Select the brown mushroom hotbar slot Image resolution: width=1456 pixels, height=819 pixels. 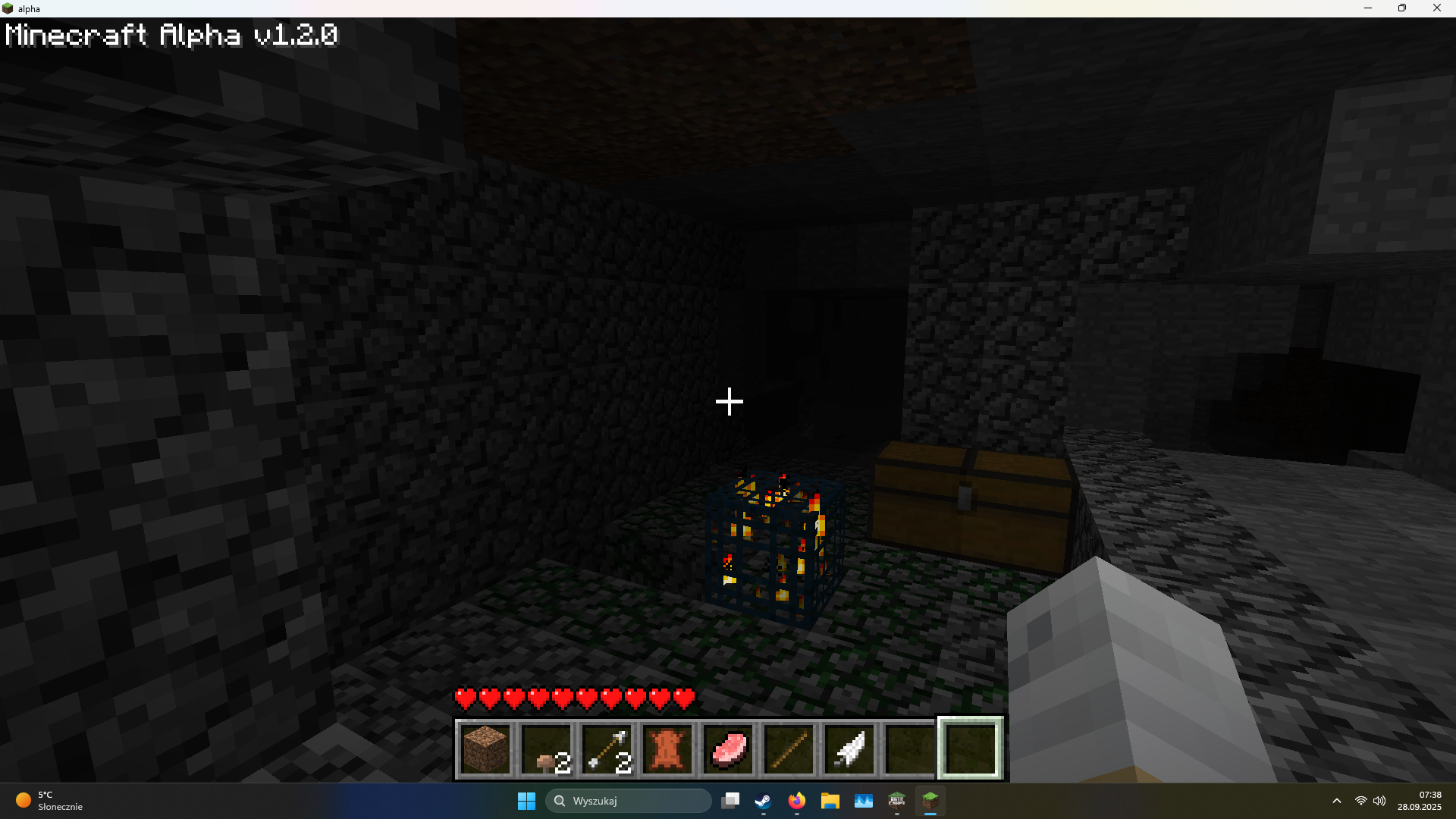546,749
